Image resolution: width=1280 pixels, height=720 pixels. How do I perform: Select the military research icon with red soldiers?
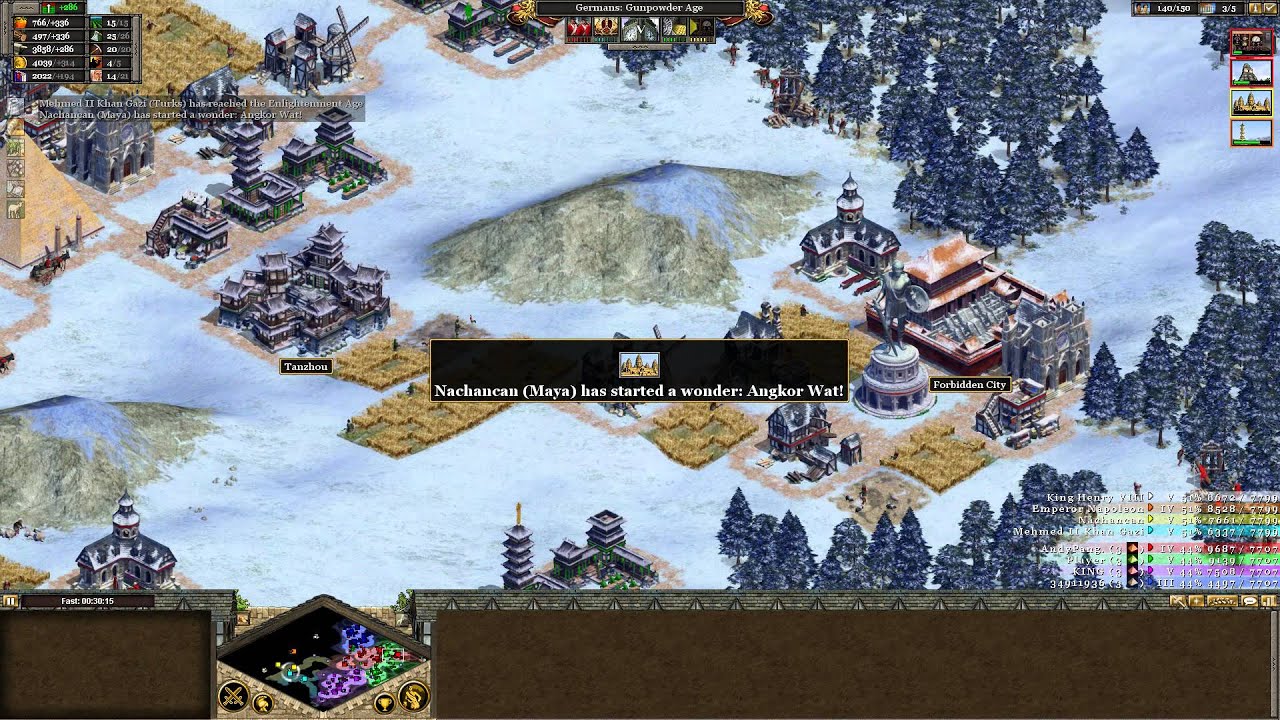[579, 29]
